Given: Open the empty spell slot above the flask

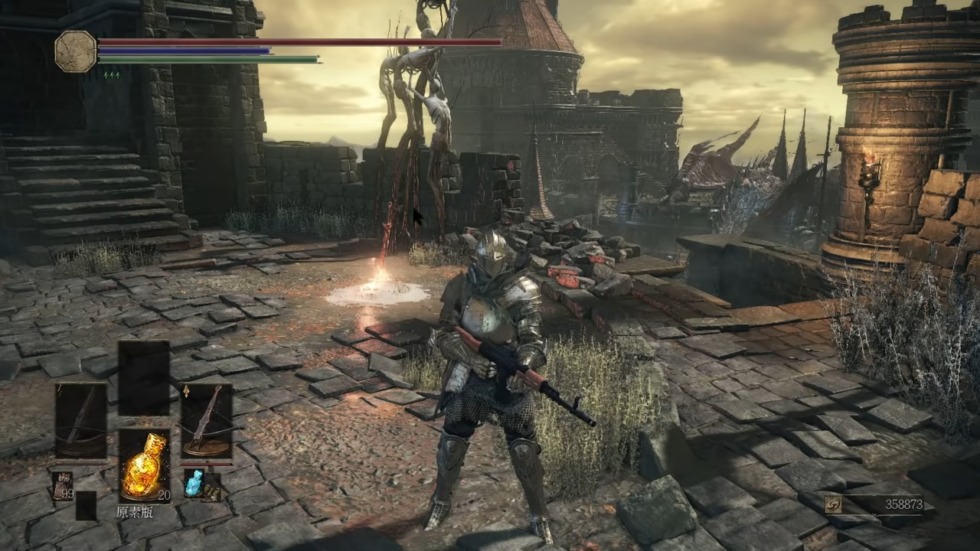Looking at the screenshot, I should pyautogui.click(x=144, y=377).
